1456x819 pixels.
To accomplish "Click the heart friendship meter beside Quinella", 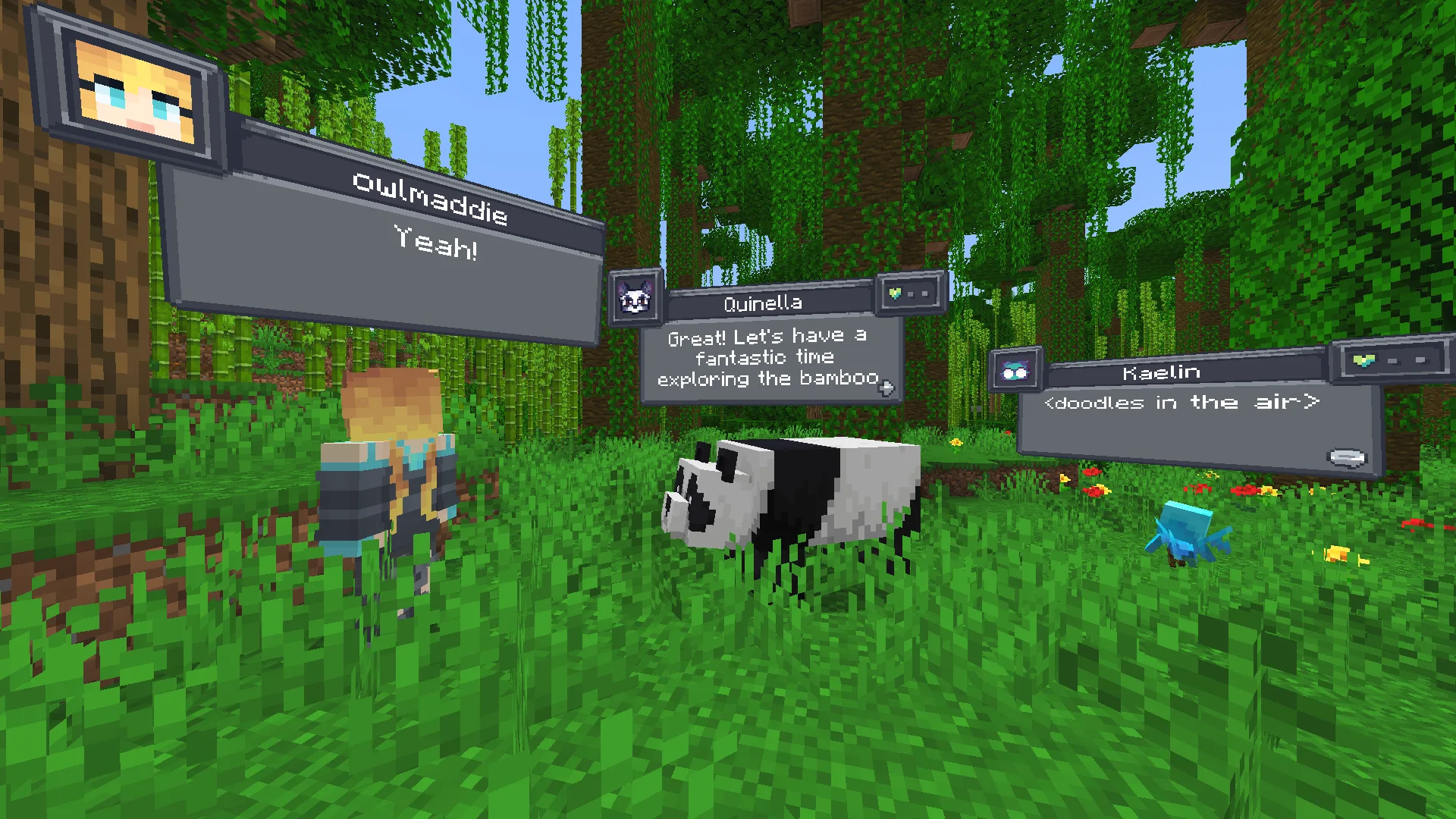I will coord(909,293).
